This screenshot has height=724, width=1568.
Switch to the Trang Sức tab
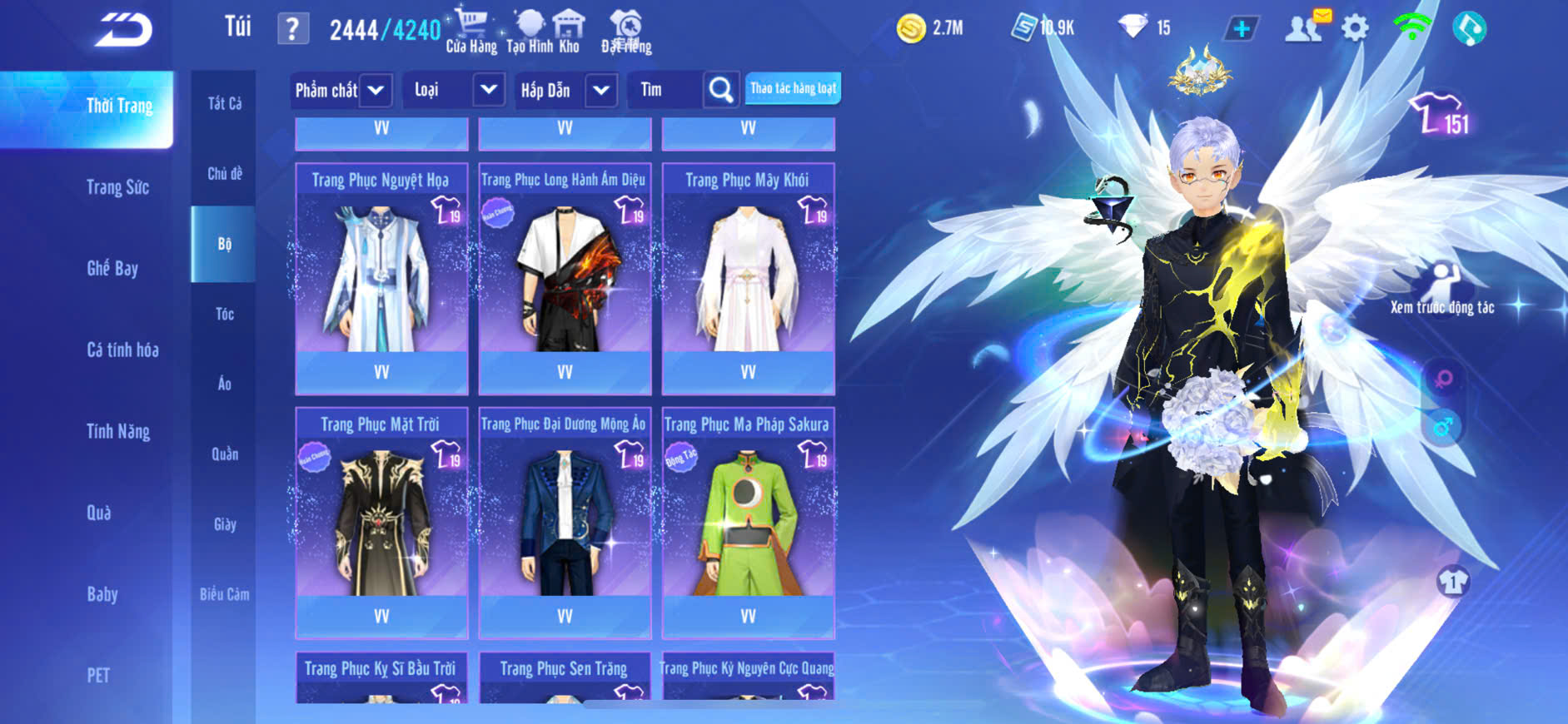click(x=117, y=187)
